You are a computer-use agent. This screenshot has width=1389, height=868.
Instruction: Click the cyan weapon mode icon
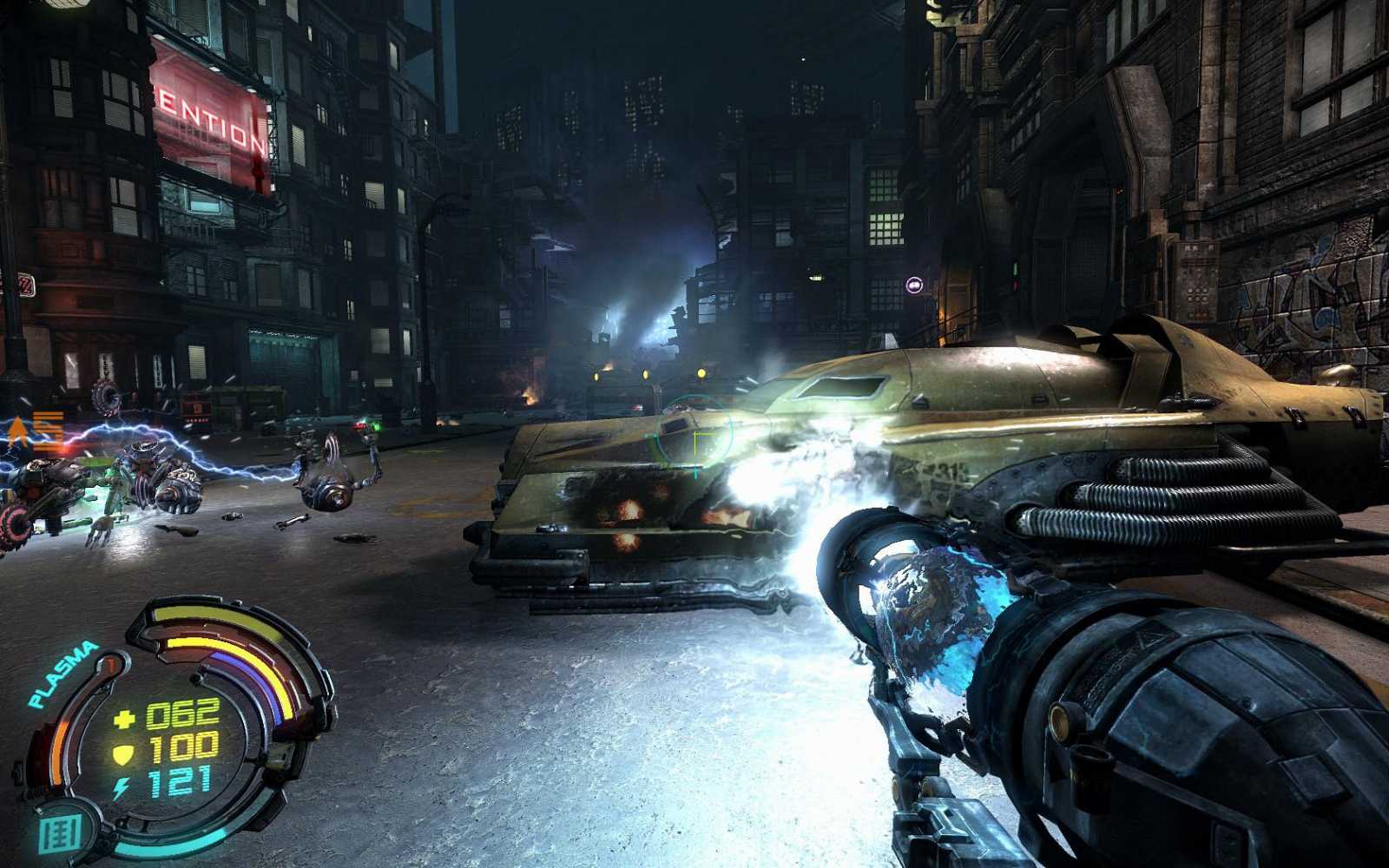[x=63, y=832]
